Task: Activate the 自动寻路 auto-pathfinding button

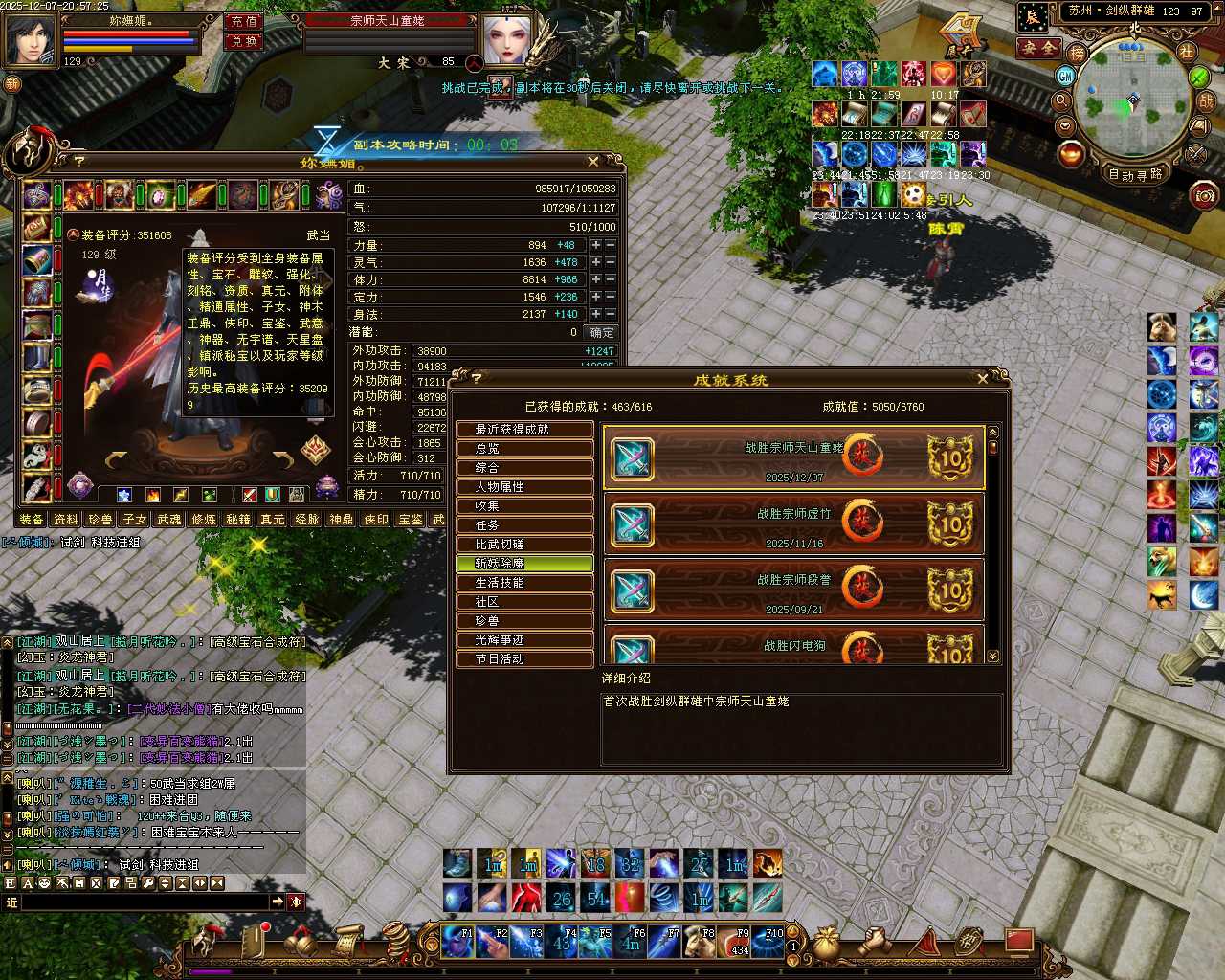Action: point(1136,174)
